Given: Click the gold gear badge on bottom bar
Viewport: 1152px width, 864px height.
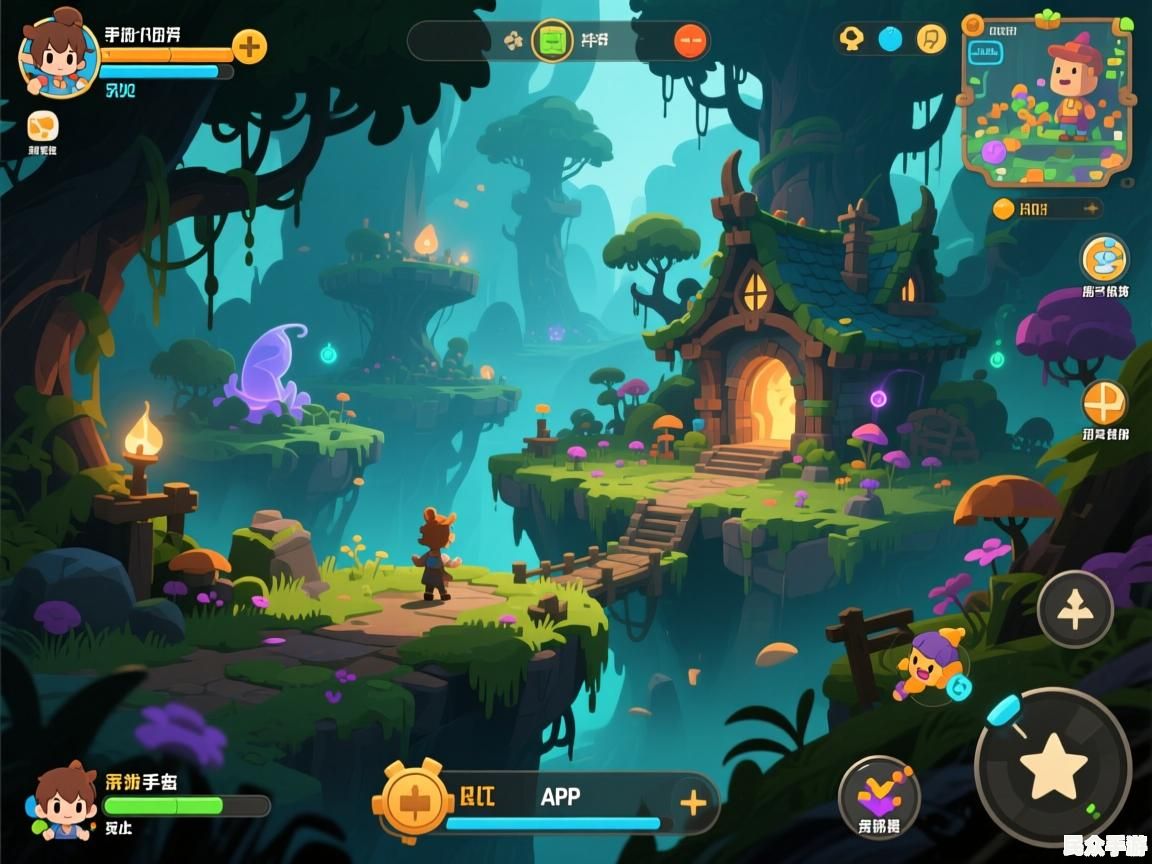Looking at the screenshot, I should click(x=412, y=801).
